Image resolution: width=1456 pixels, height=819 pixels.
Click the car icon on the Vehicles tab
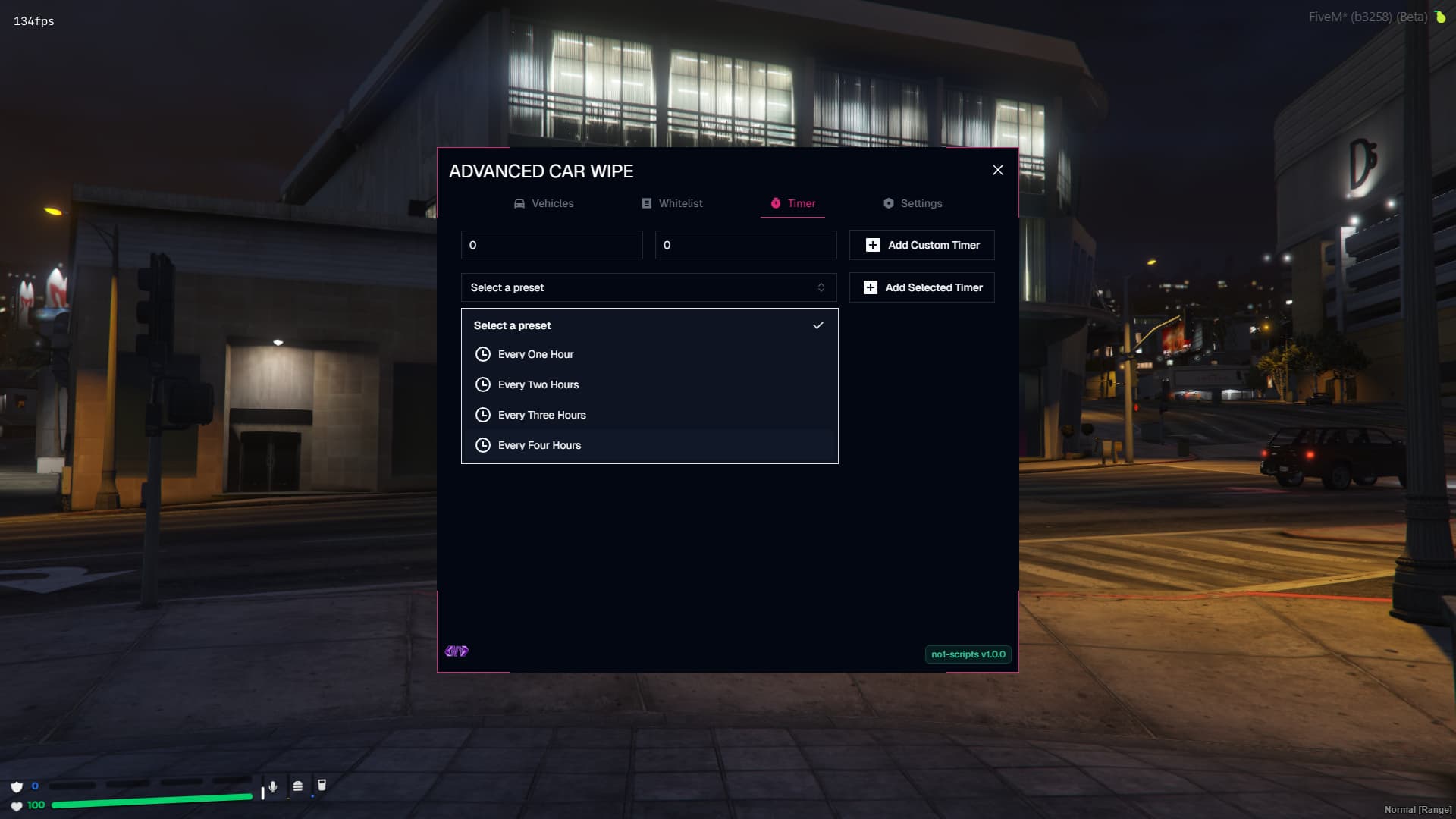point(519,203)
